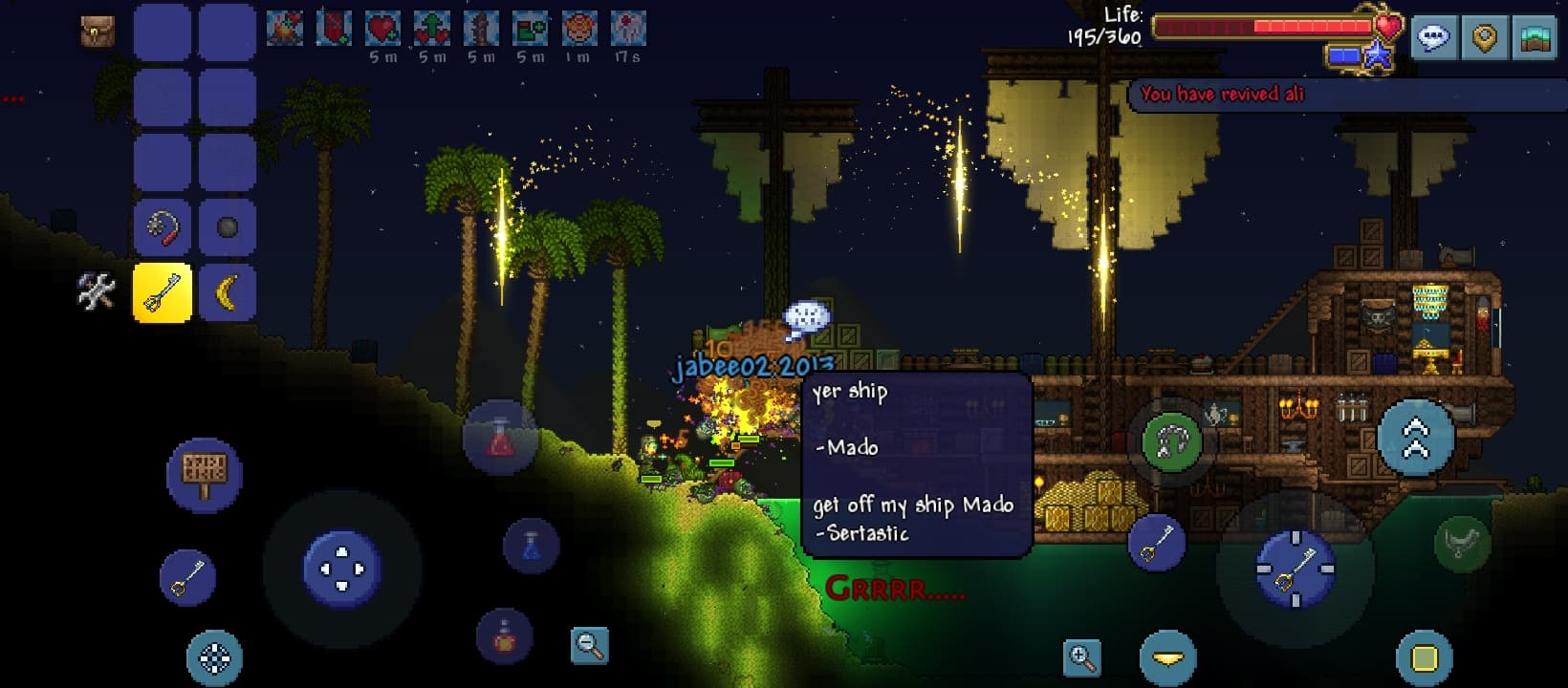Screen dimensions: 1568x688
Task: Open the inventory backpack
Action: [x=98, y=32]
